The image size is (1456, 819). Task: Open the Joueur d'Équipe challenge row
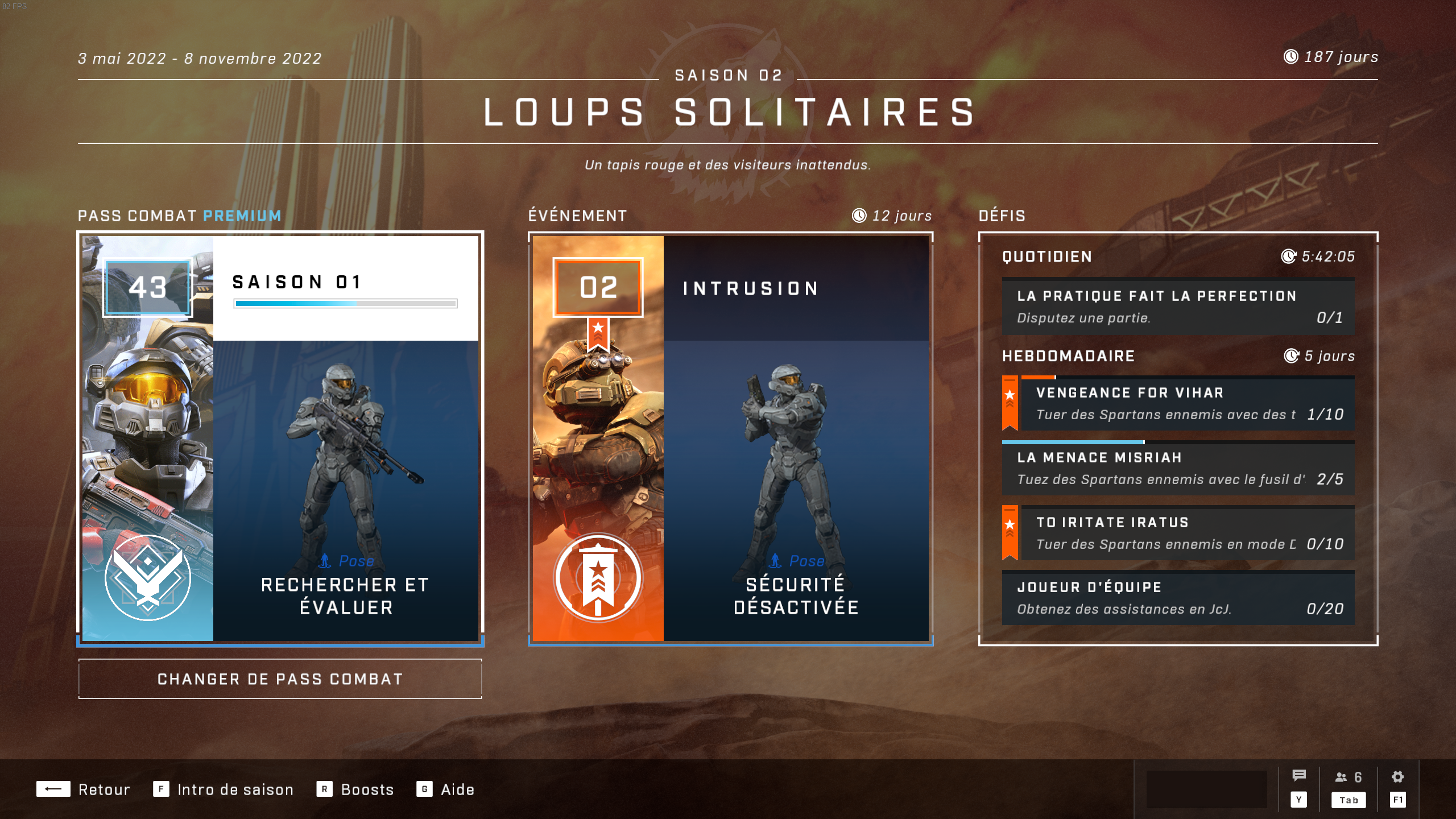[x=1178, y=598]
